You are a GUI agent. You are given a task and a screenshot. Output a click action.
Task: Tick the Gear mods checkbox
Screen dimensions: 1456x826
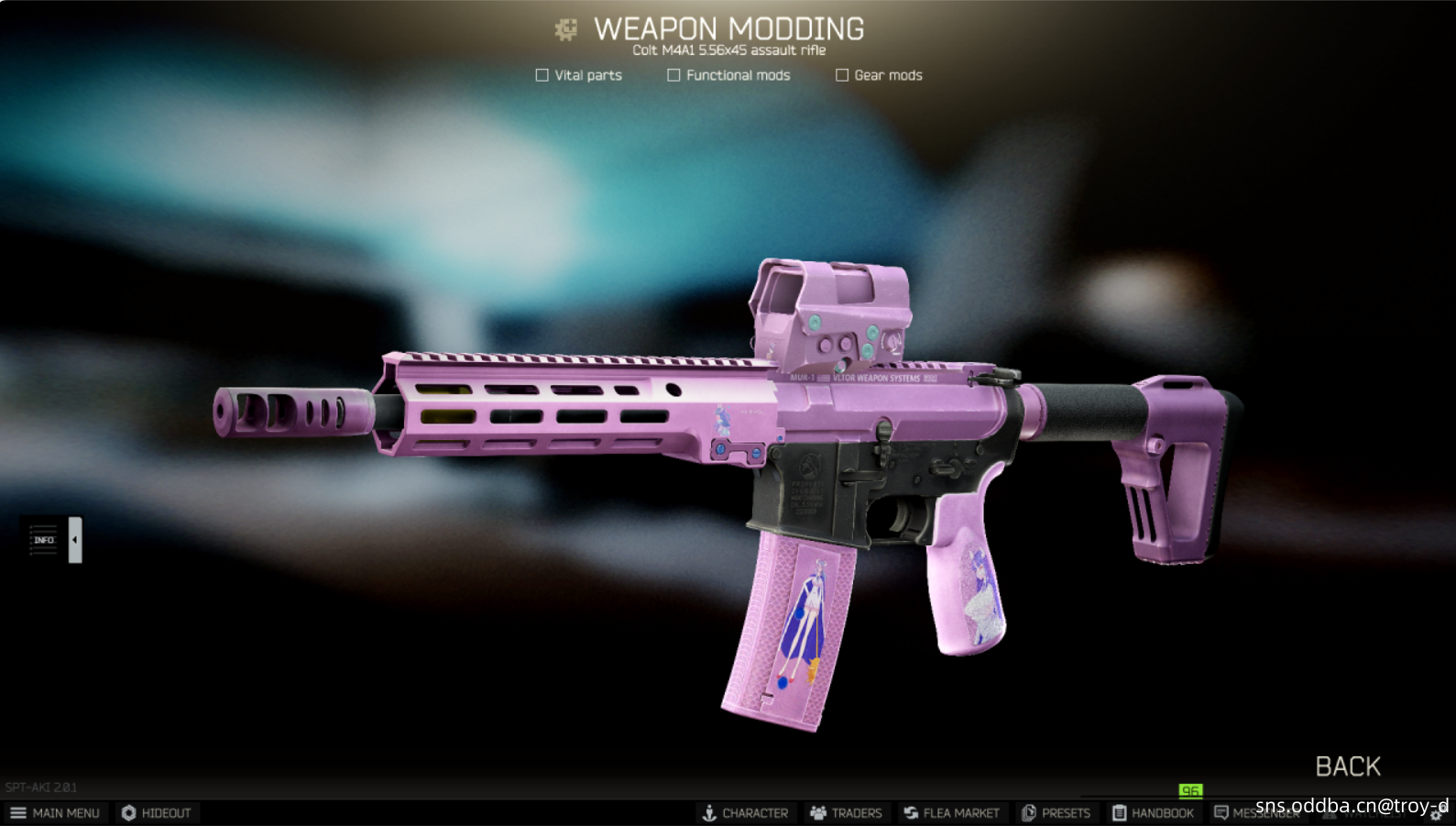point(842,75)
